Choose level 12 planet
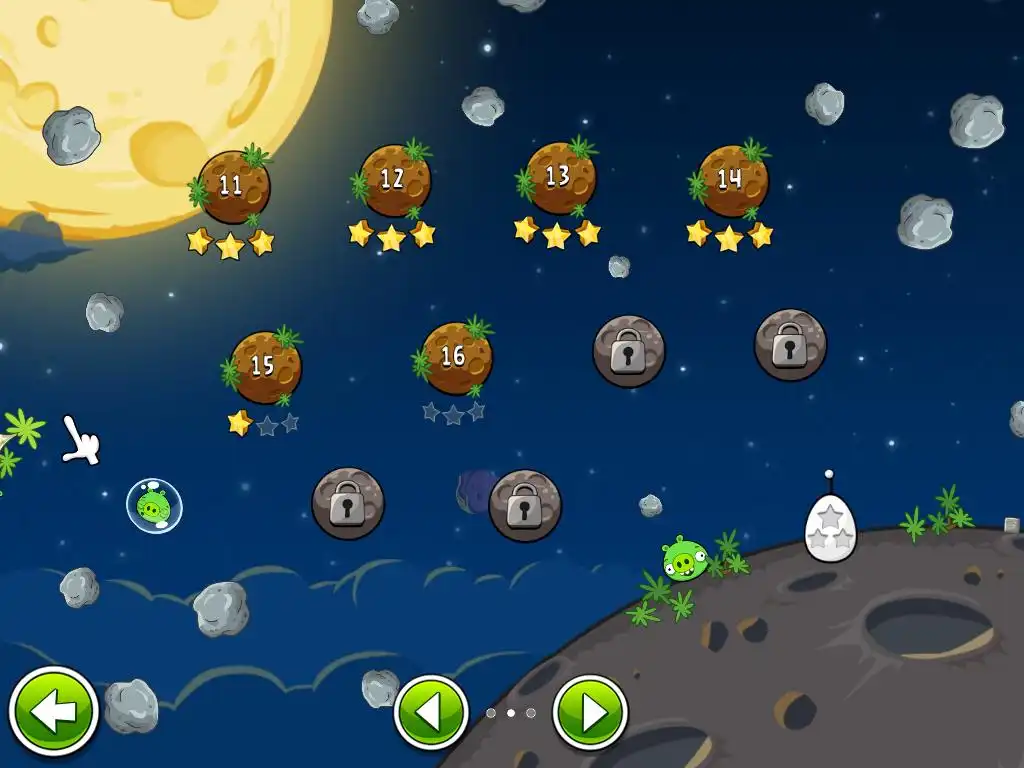Image resolution: width=1024 pixels, height=768 pixels. coord(394,181)
